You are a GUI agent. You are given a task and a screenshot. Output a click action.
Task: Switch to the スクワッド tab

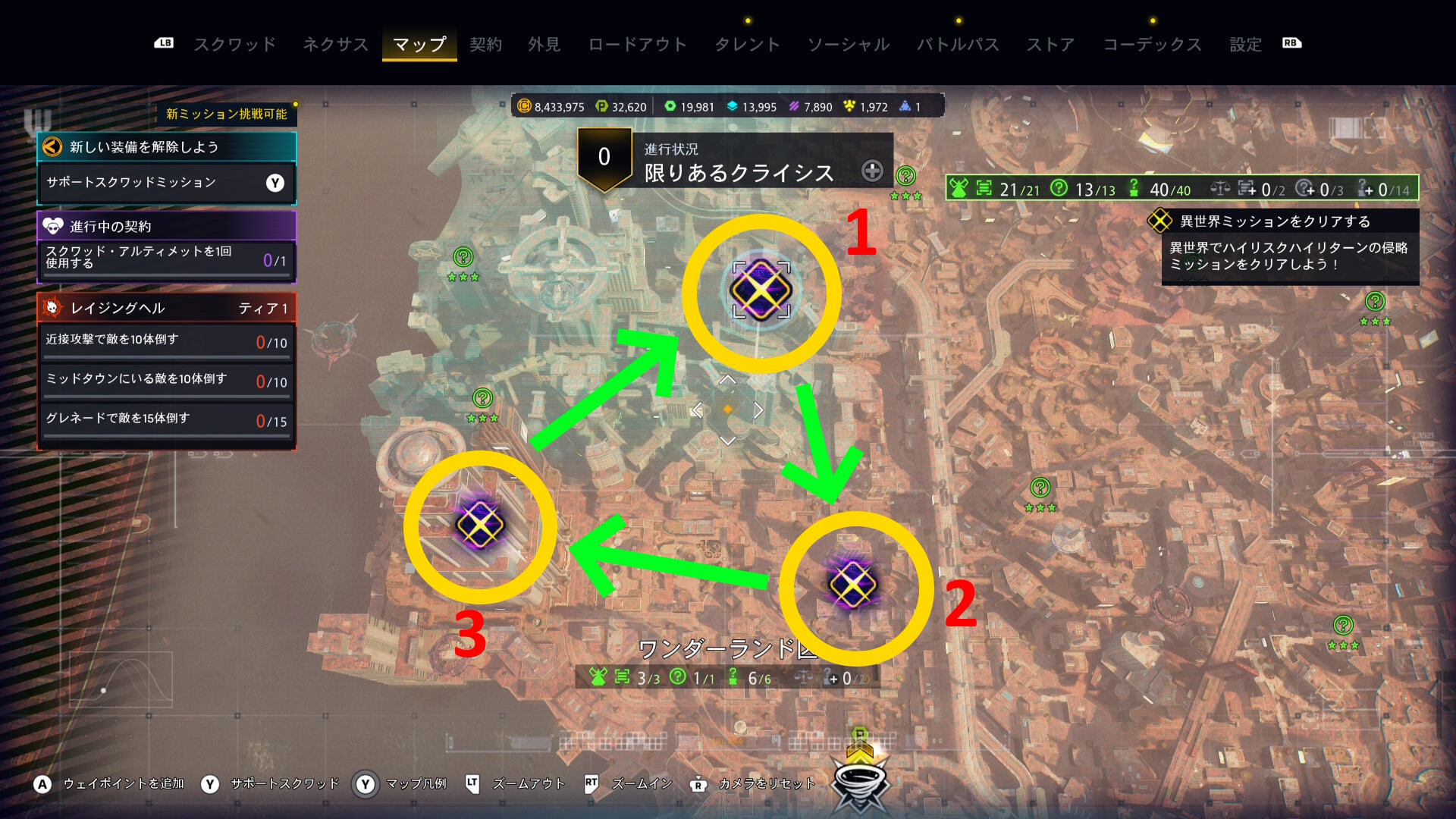pyautogui.click(x=234, y=44)
